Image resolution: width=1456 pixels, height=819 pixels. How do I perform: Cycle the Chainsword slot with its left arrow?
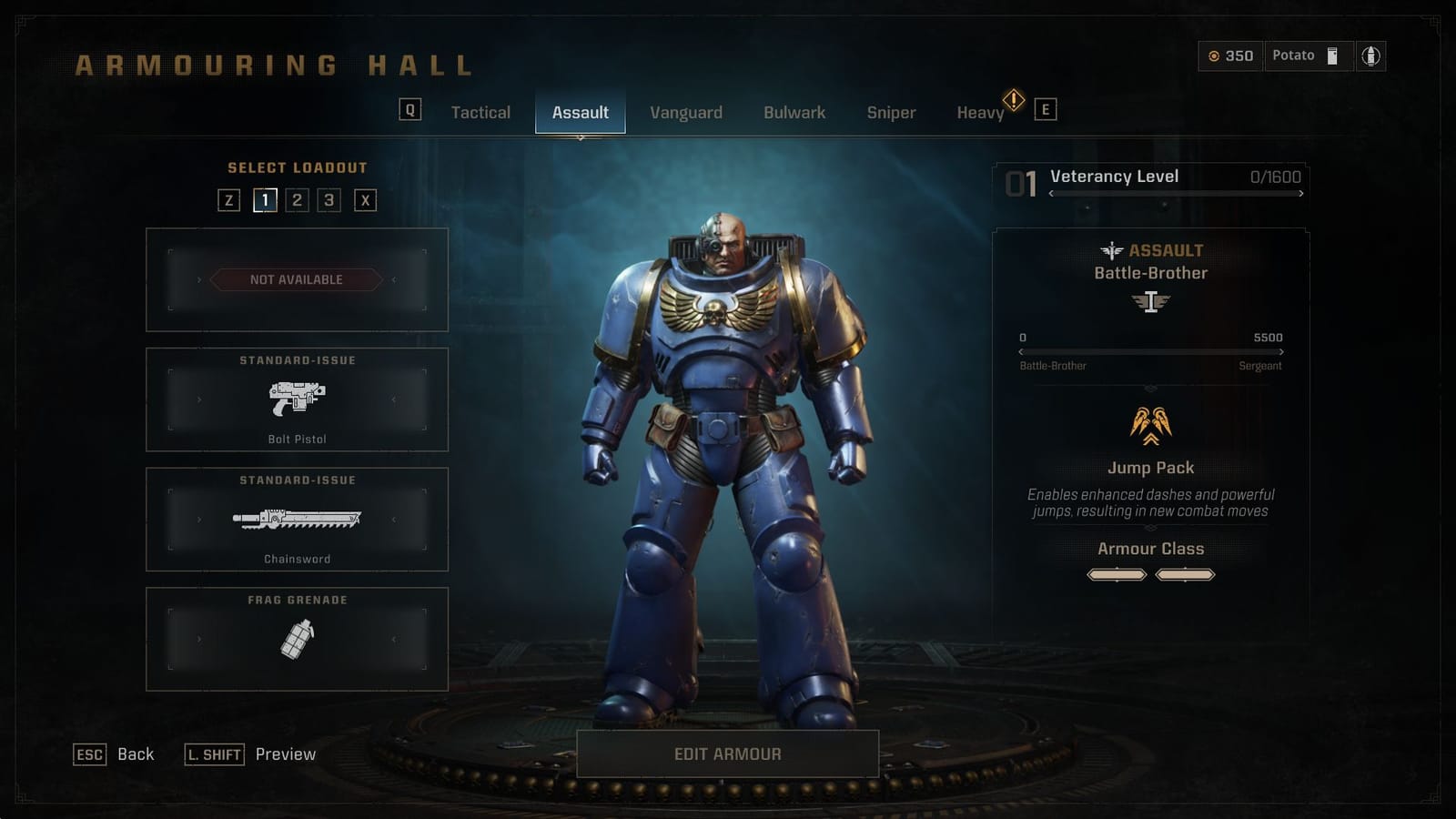(198, 520)
